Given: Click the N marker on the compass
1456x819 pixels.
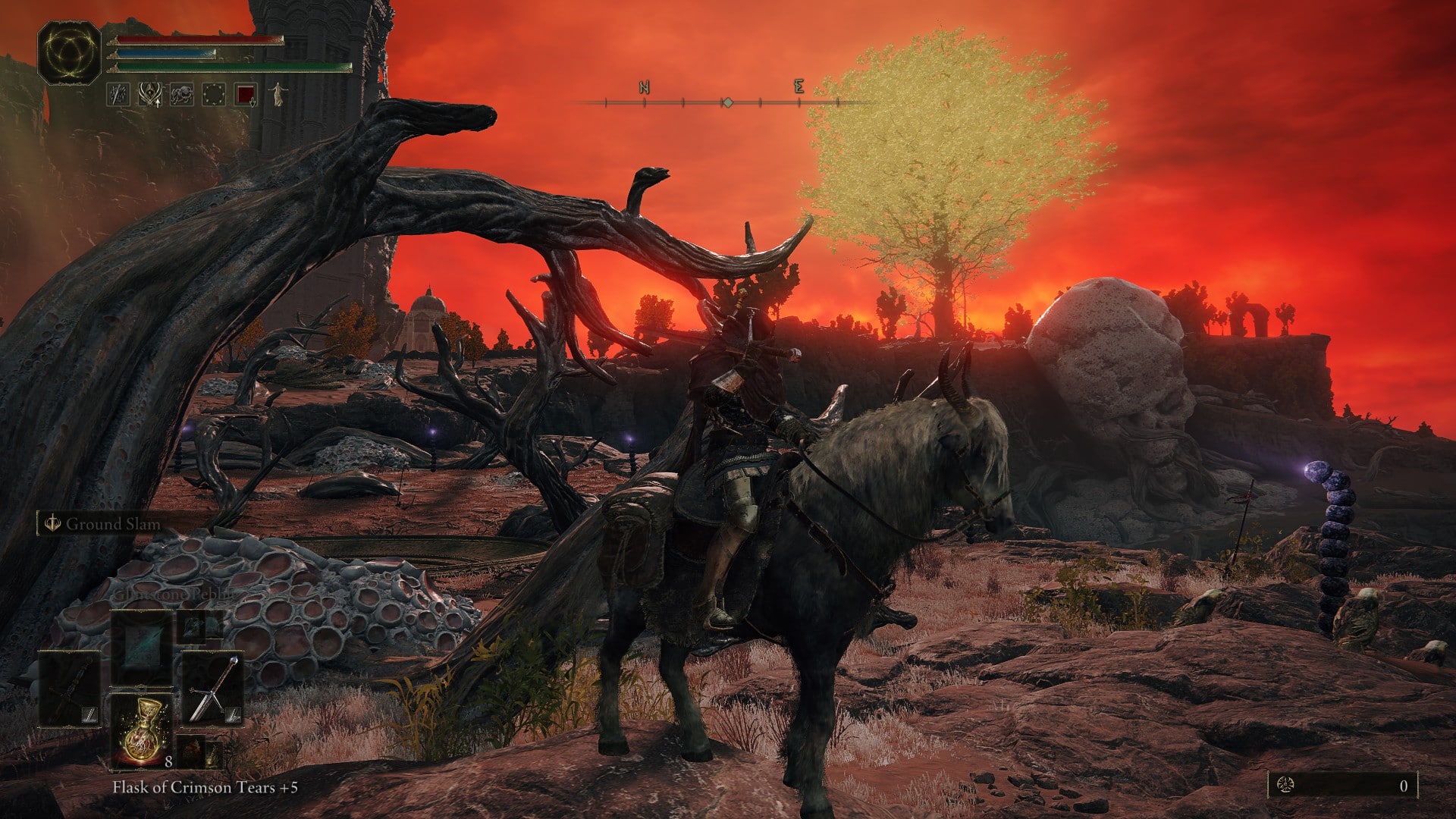Looking at the screenshot, I should tap(643, 89).
